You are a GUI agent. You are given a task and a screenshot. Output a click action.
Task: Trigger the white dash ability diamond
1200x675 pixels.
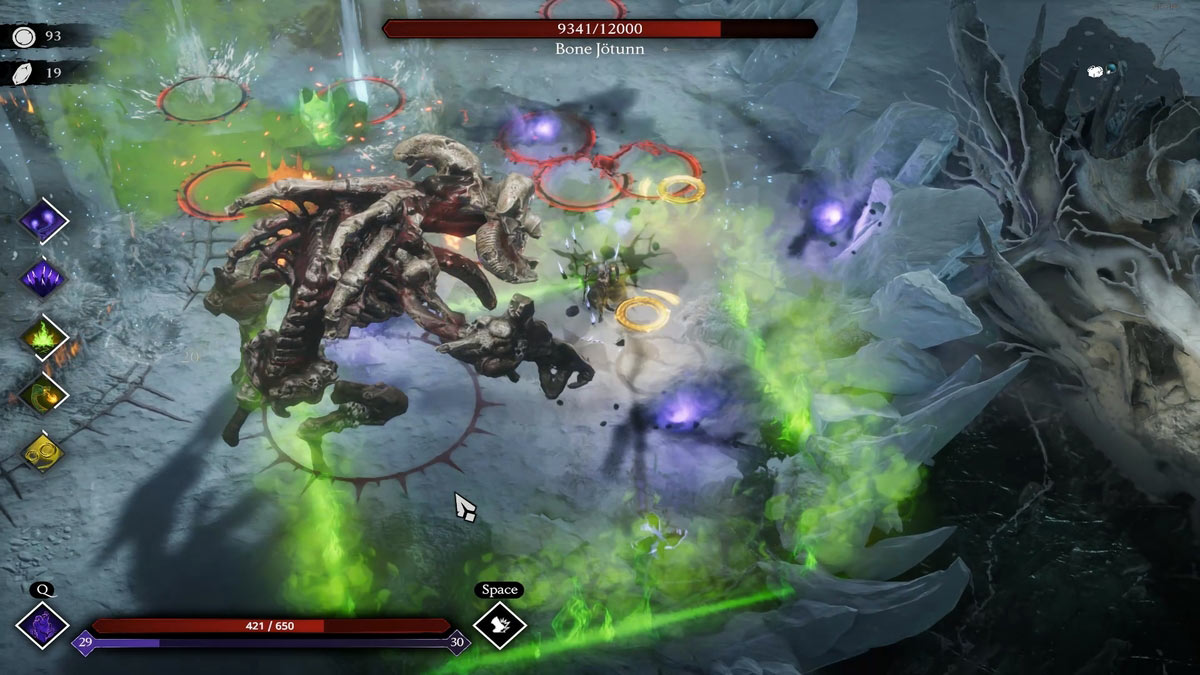499,626
